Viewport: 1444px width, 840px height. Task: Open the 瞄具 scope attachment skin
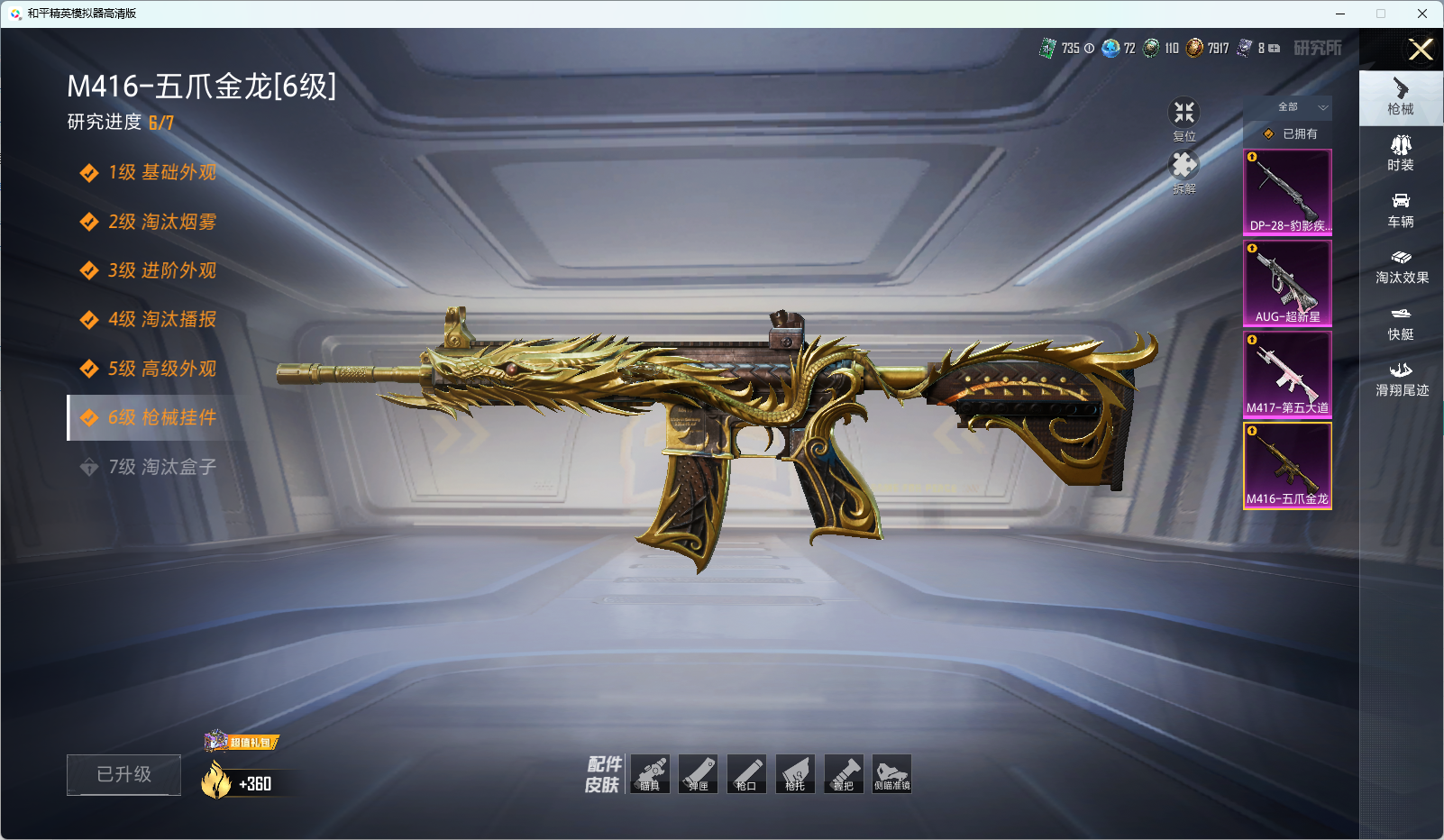[650, 774]
